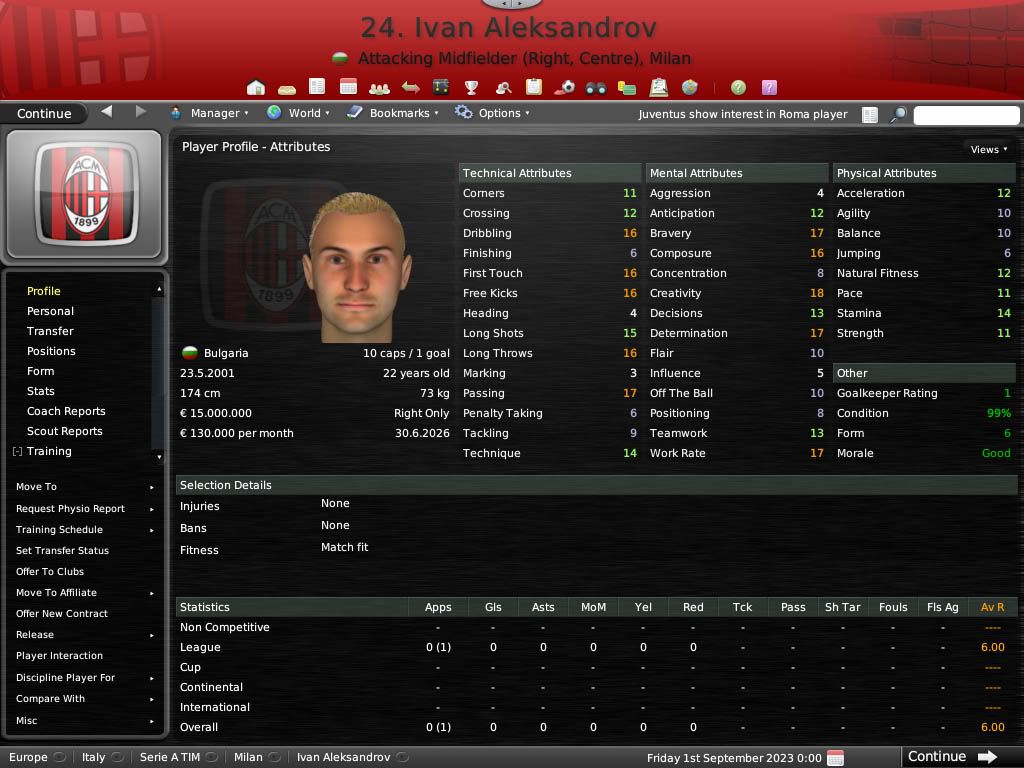View Coach Reports for the player
1024x768 pixels.
[x=66, y=411]
